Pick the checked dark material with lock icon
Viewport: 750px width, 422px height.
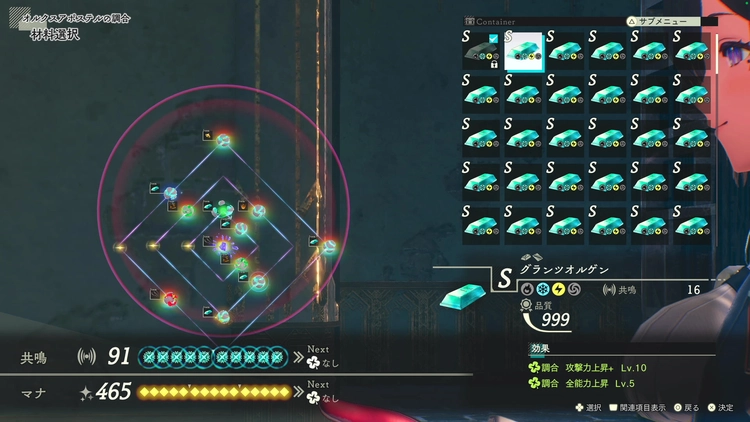coord(481,52)
